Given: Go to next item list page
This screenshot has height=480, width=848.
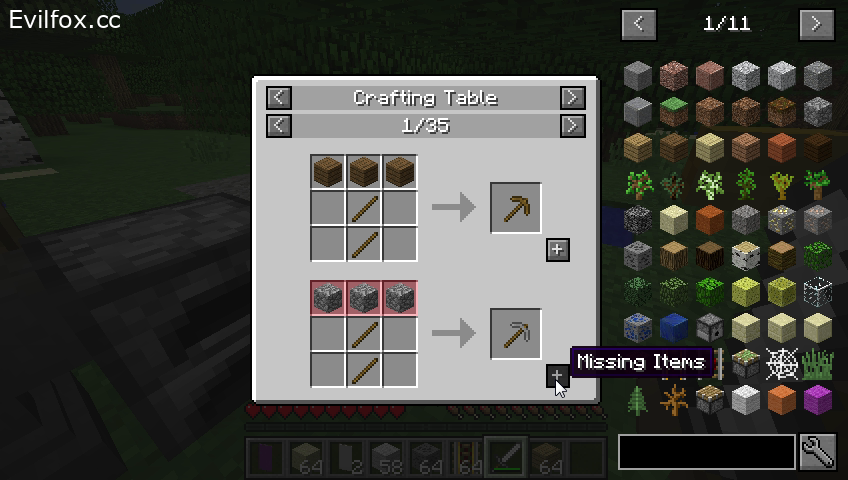Looking at the screenshot, I should click(x=816, y=23).
